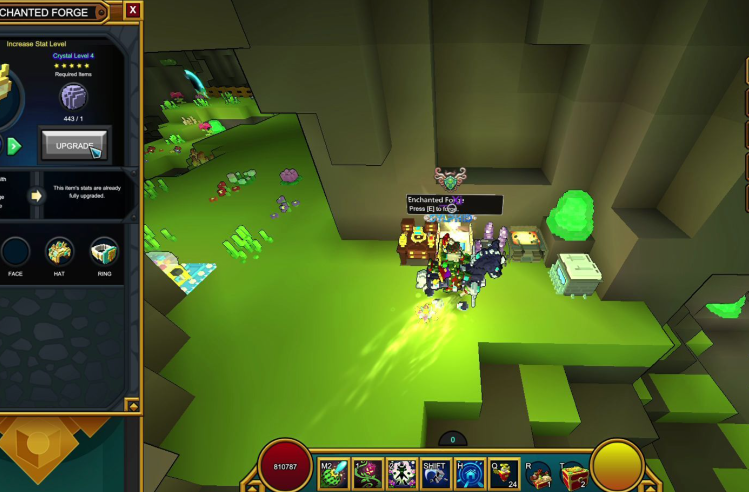Click the scroll-down arrow of the forge panel
The height and width of the screenshot is (492, 749).
(132, 405)
